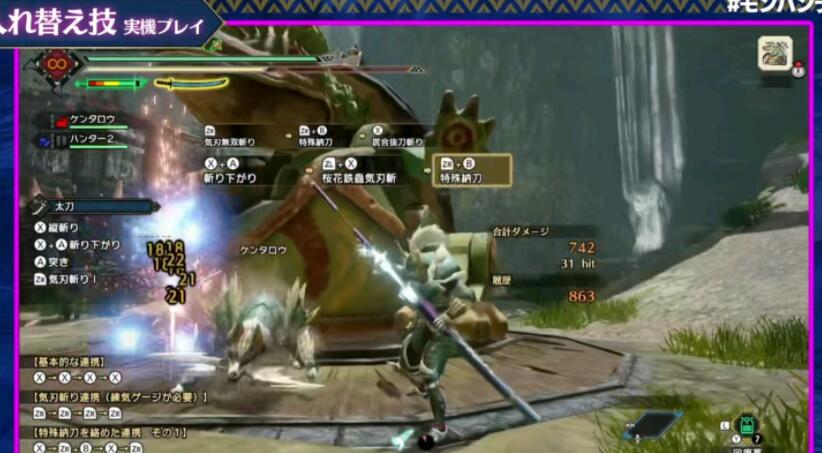Select the green item in the item bar

pos(747,425)
